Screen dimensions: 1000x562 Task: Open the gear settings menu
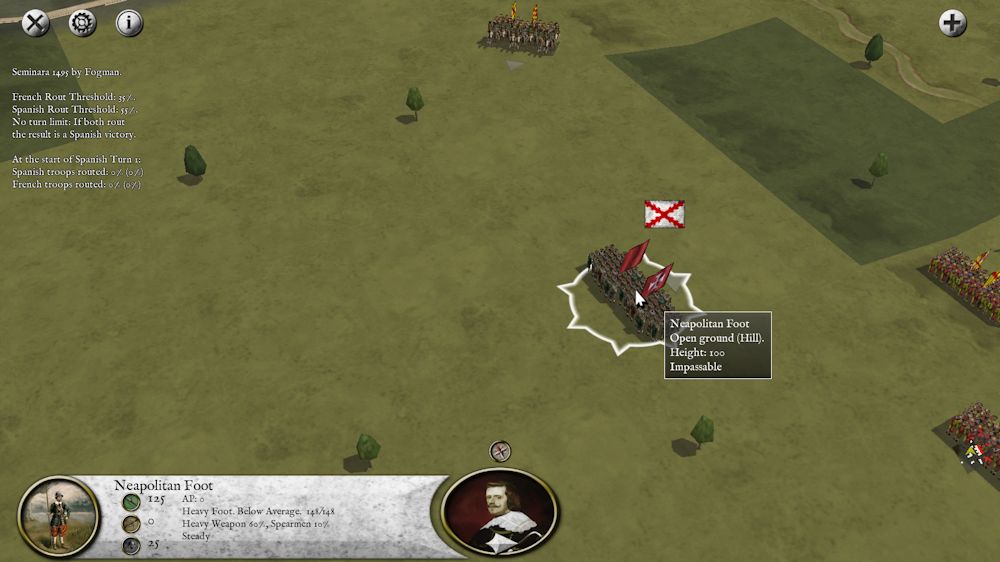[83, 23]
